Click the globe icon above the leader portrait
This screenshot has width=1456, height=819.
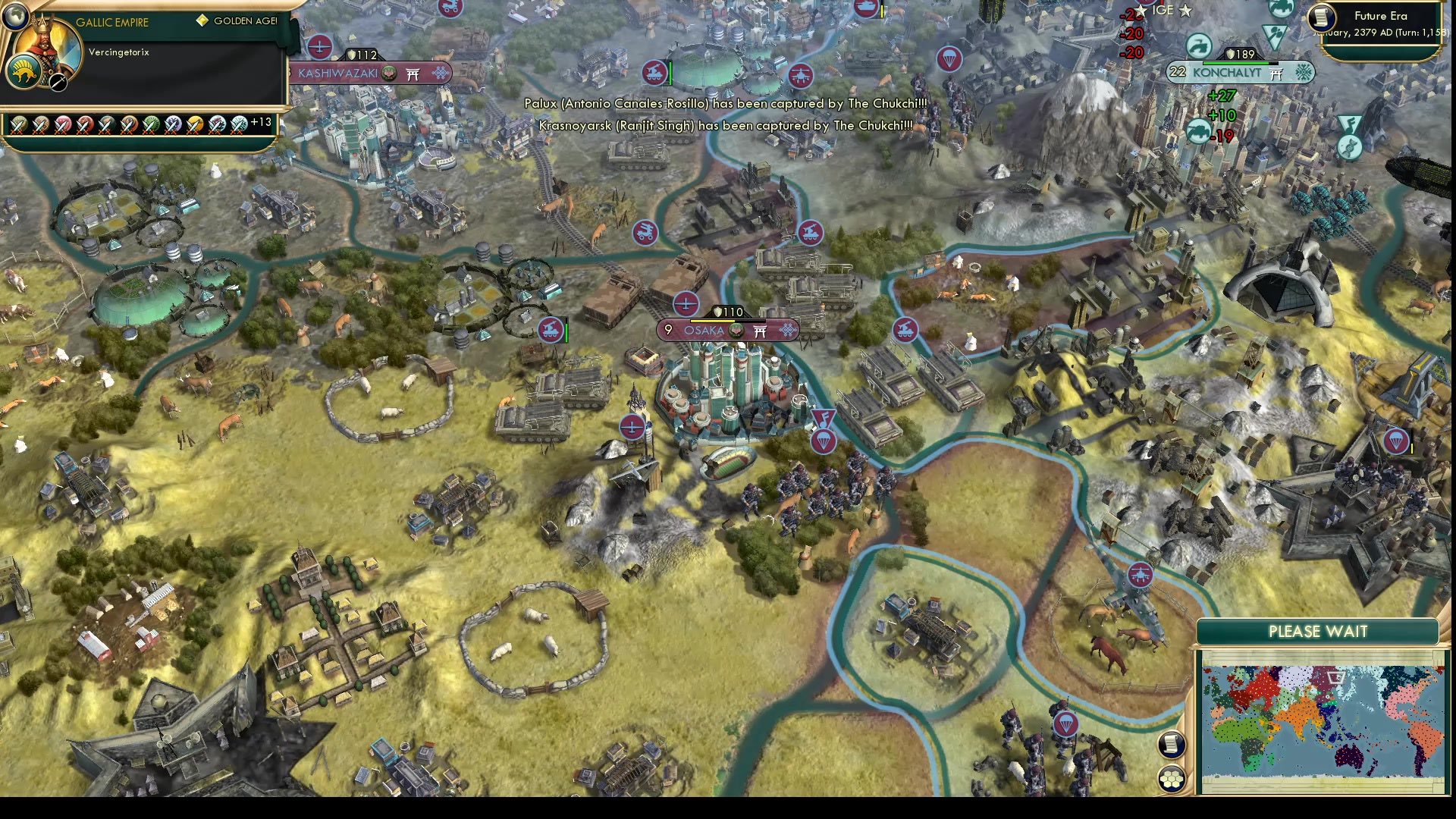point(16,18)
